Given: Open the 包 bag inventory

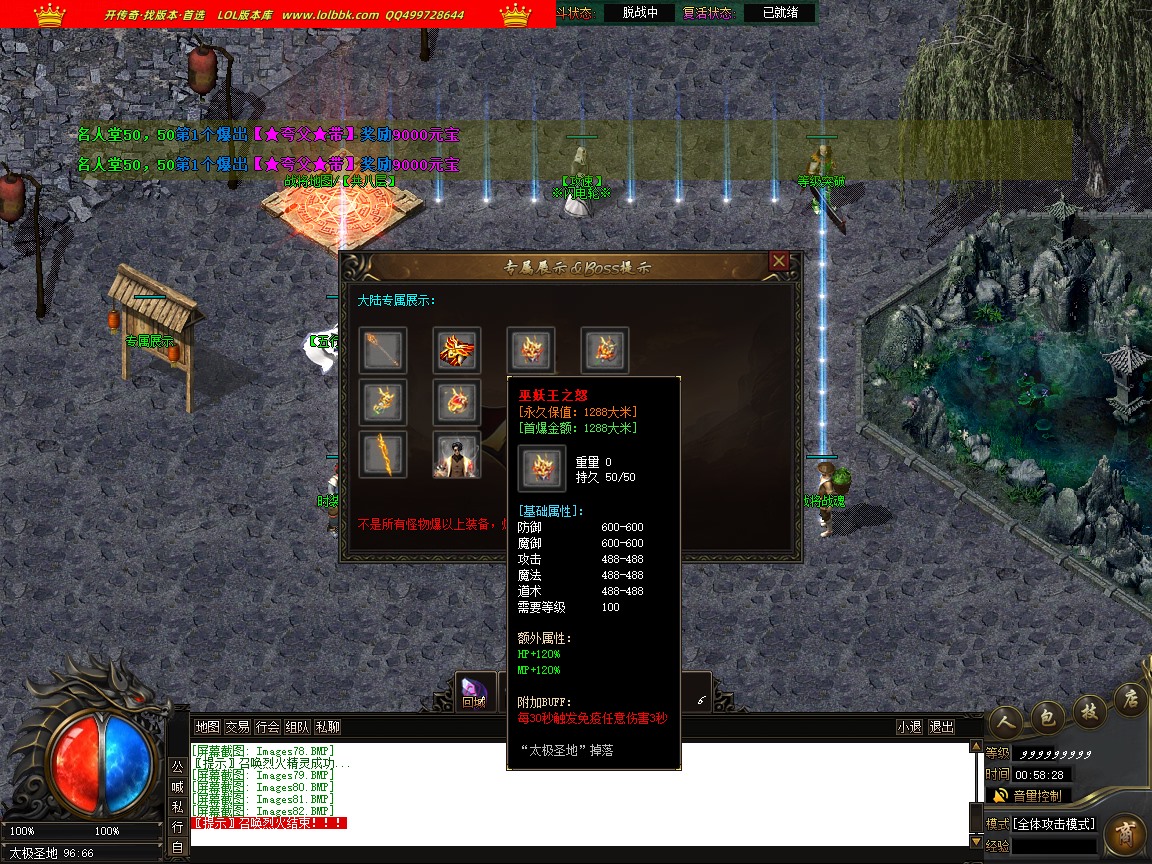Looking at the screenshot, I should (x=1047, y=714).
